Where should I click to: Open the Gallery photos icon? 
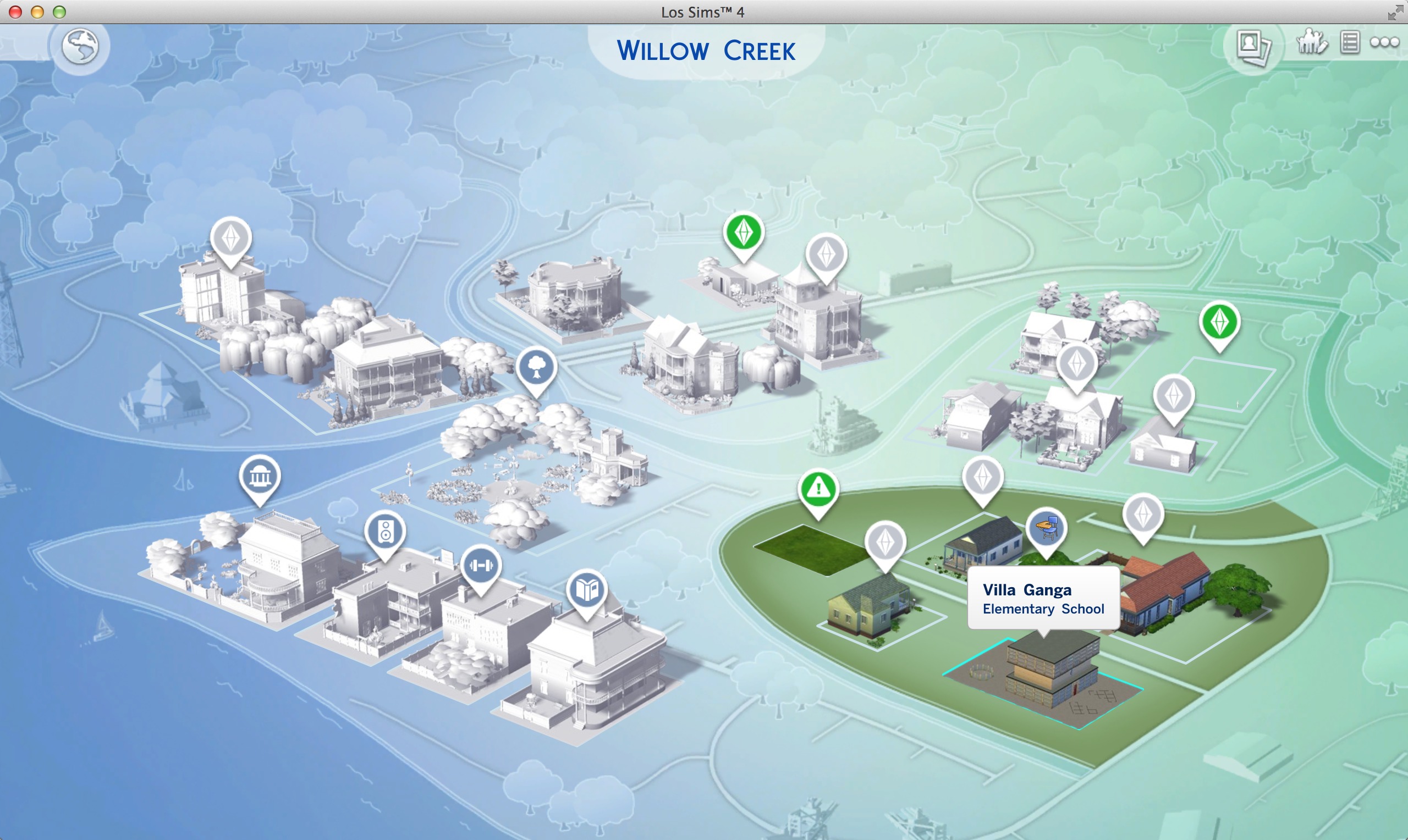point(1252,45)
